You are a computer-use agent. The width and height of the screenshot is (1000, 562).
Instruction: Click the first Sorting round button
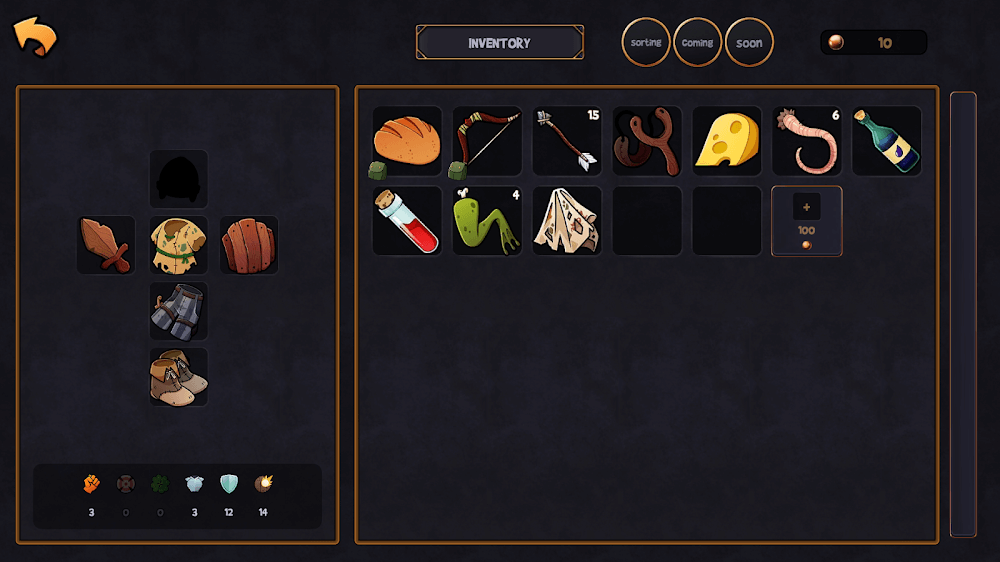pos(646,43)
